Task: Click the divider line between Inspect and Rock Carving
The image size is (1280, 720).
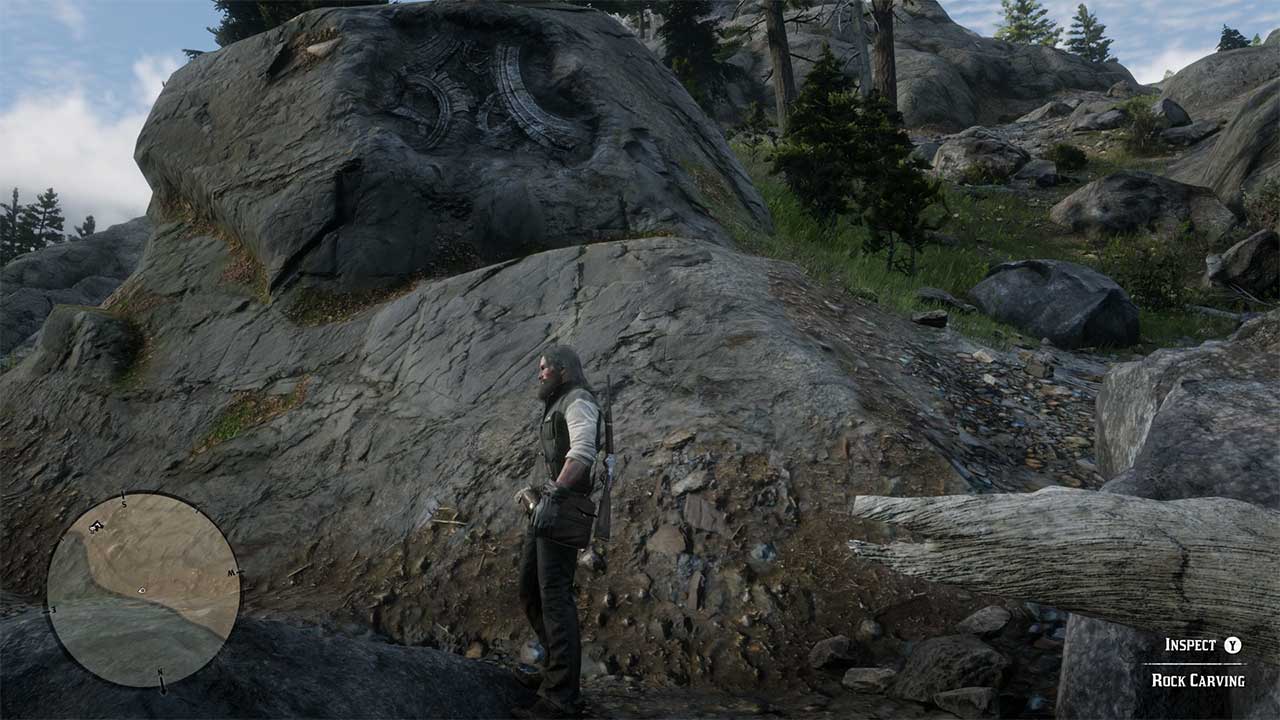Action: tap(1195, 663)
